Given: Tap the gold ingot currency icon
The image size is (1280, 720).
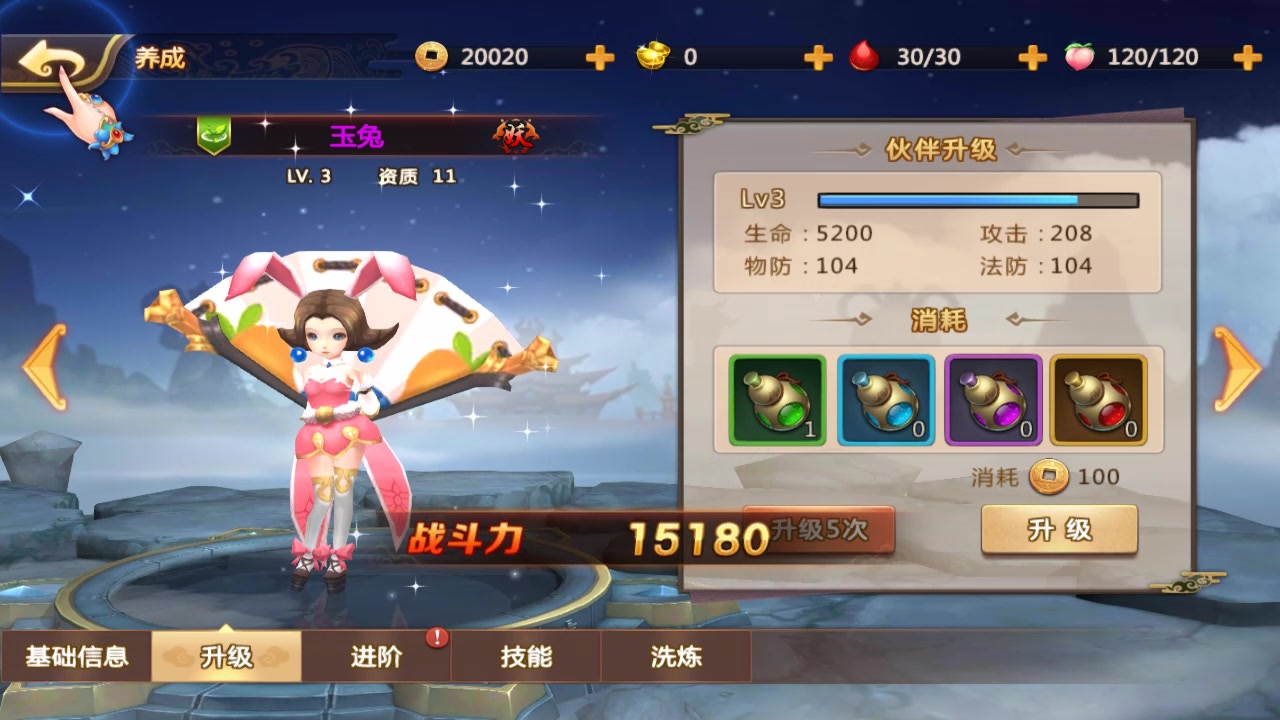Looking at the screenshot, I should tap(652, 57).
